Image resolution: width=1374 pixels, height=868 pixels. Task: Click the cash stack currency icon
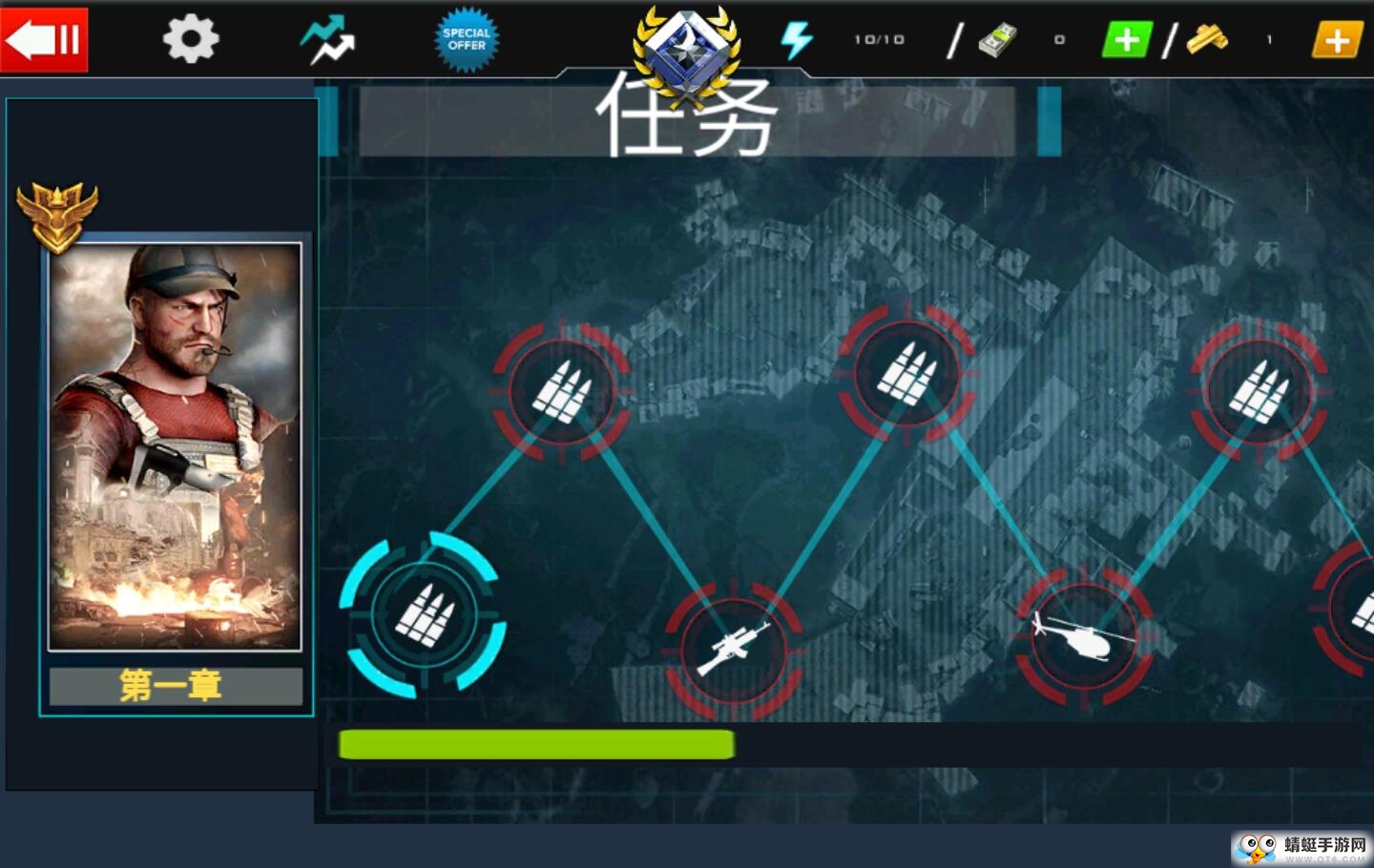pyautogui.click(x=998, y=39)
